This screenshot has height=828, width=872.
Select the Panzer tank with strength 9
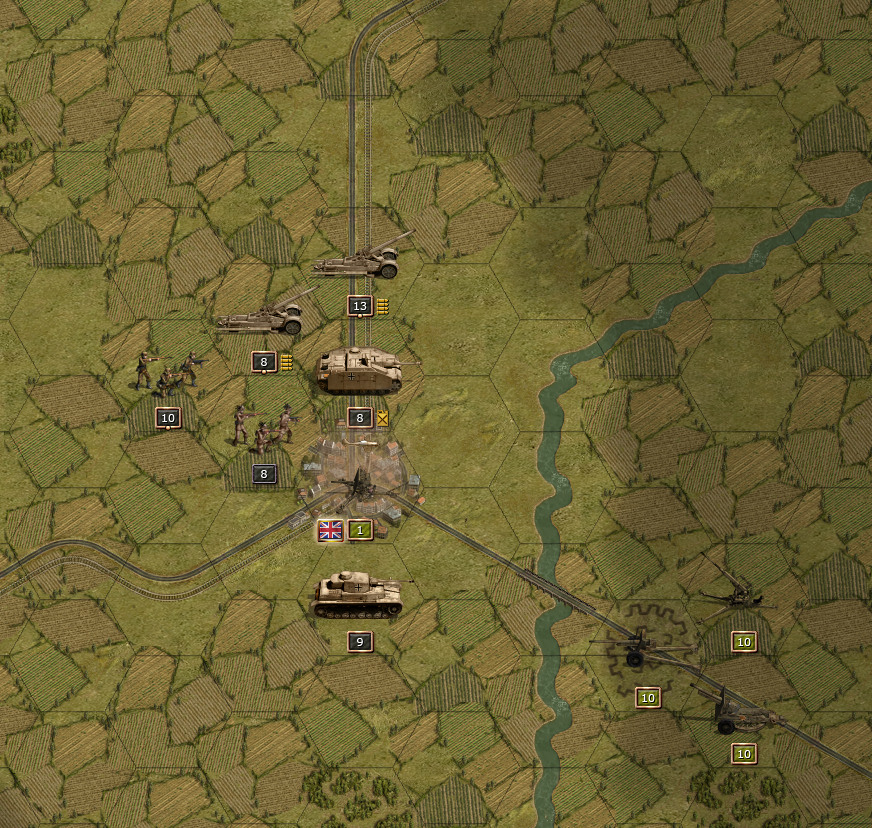click(x=359, y=597)
